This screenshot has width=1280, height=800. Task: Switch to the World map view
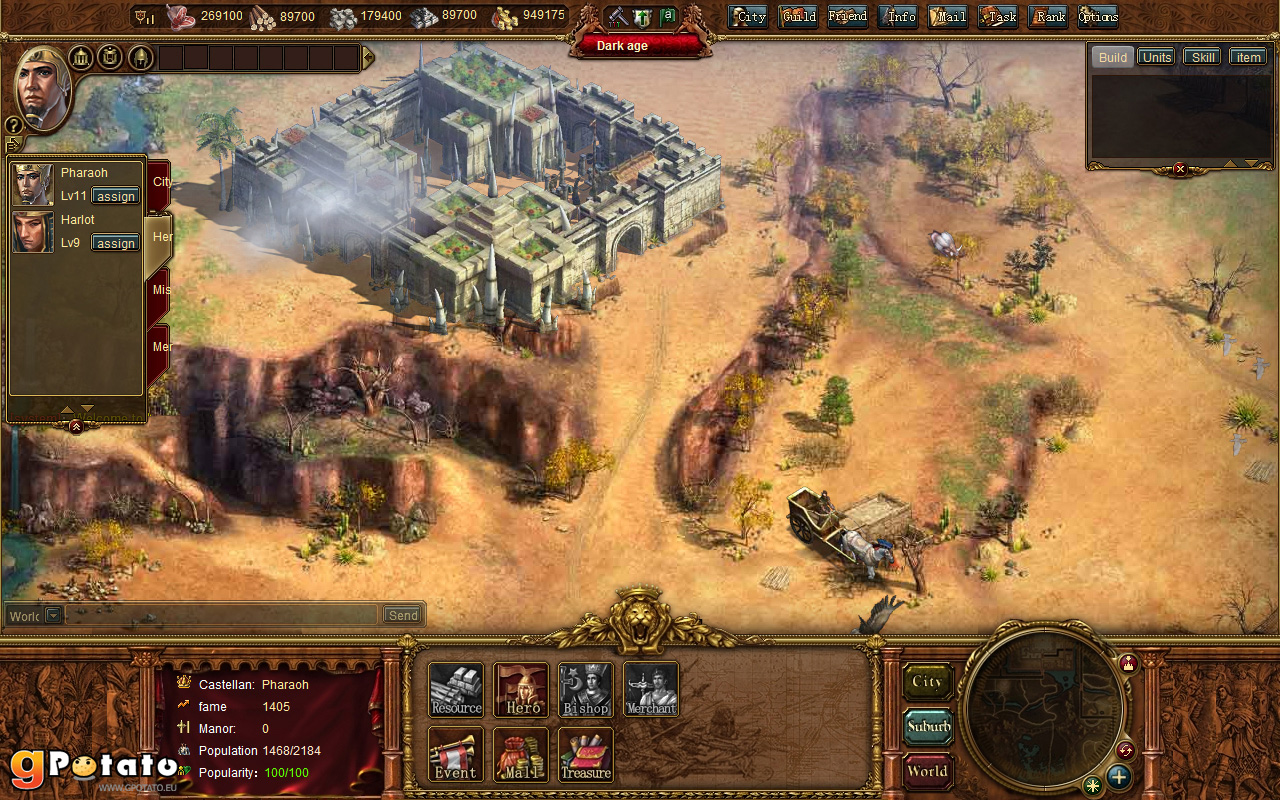click(x=927, y=771)
